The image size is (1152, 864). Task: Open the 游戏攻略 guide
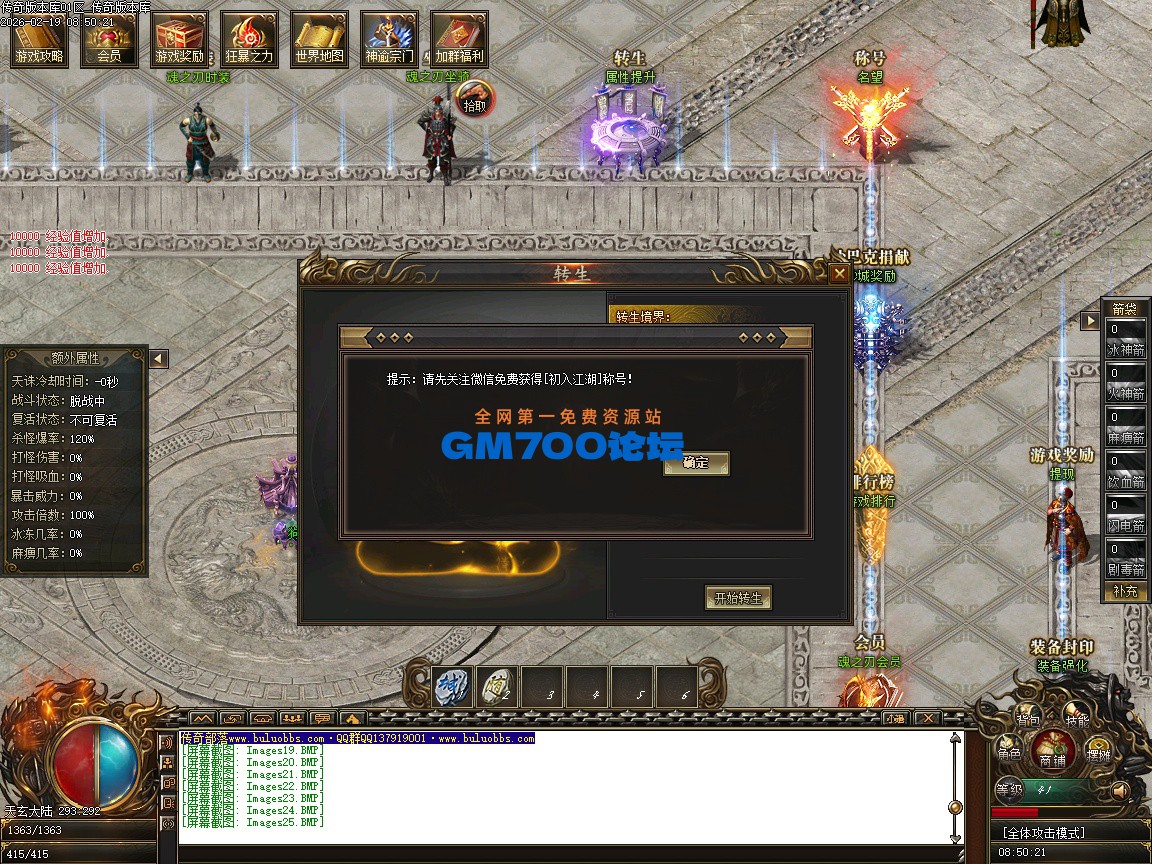(40, 40)
